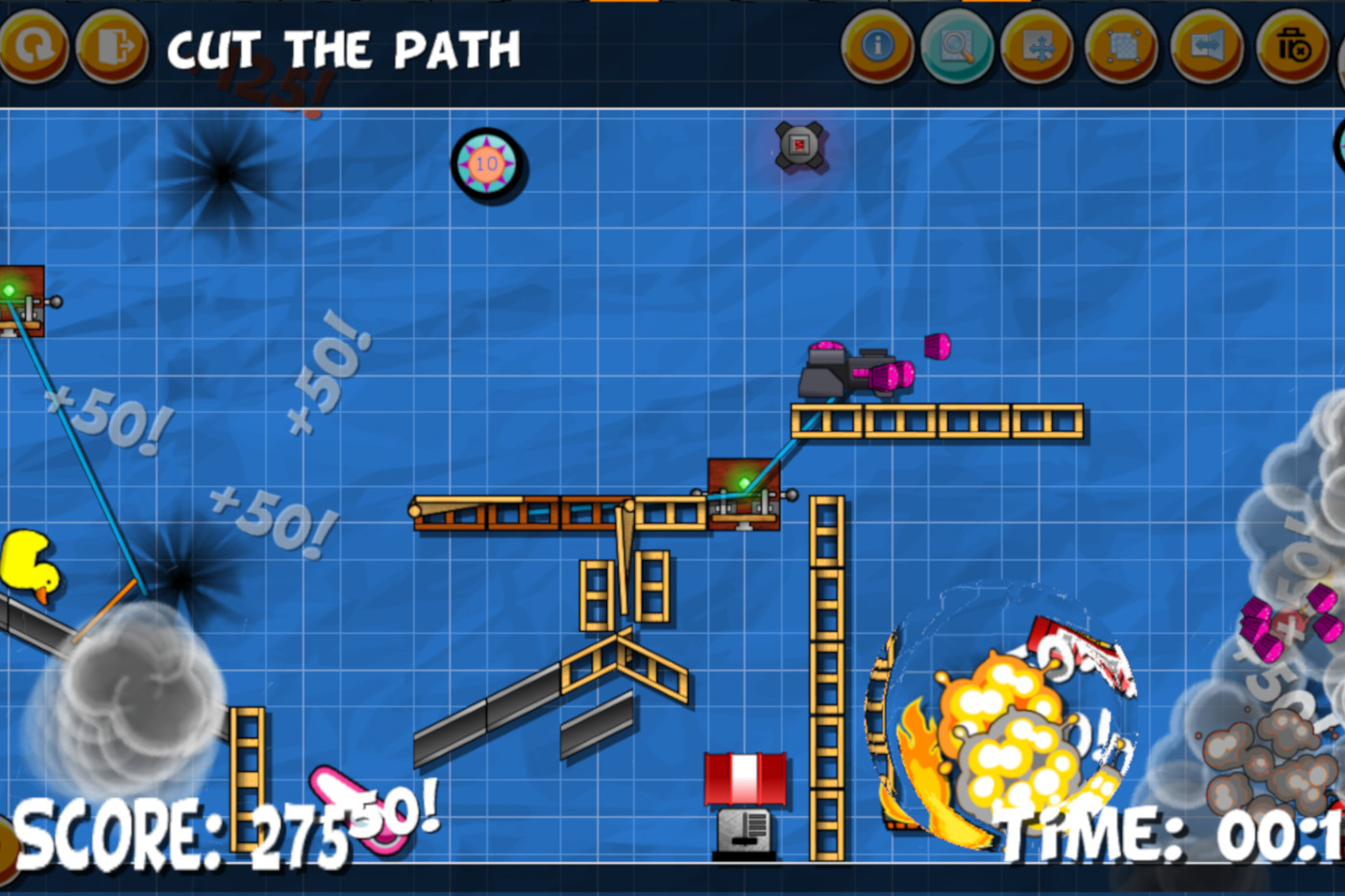Exit the level via the door icon

pyautogui.click(x=112, y=45)
